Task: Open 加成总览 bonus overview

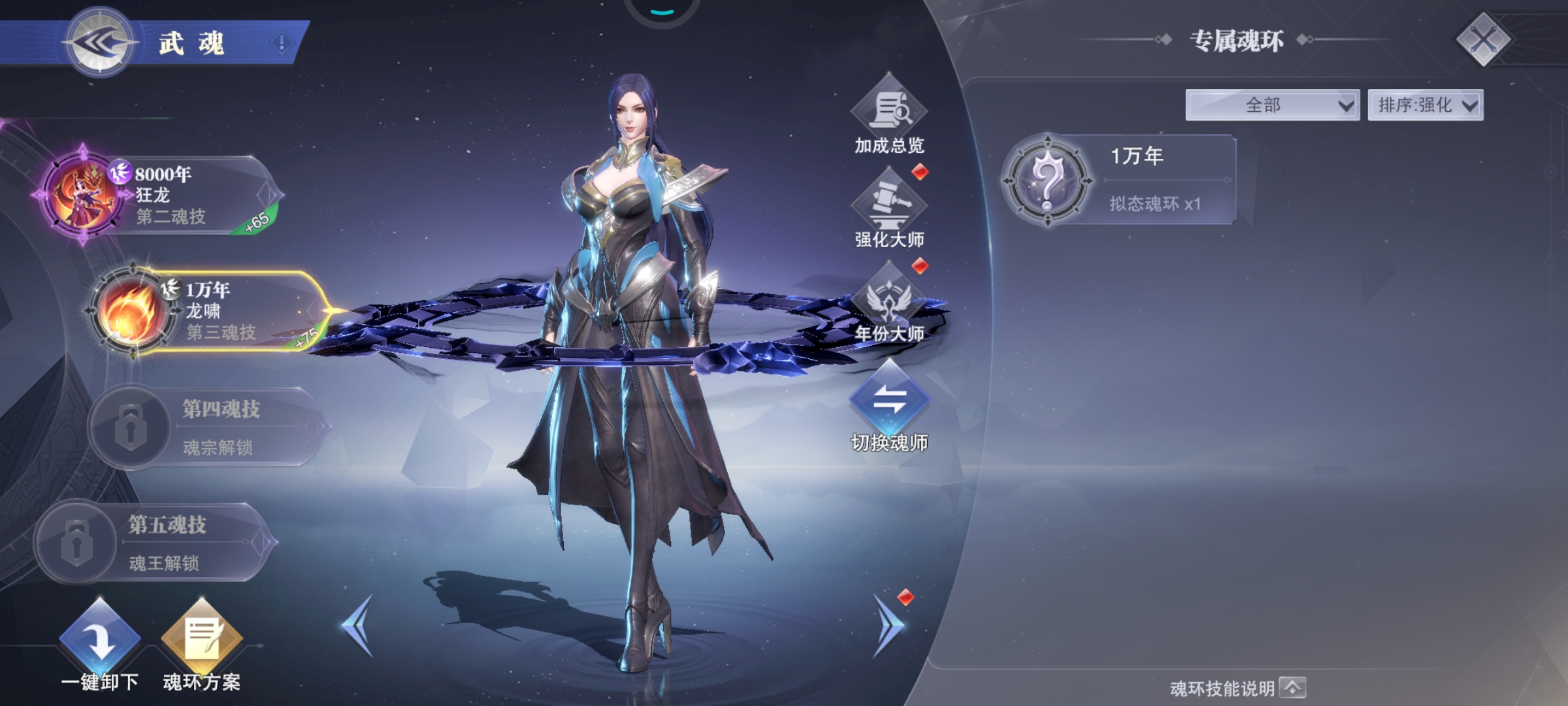Action: tap(889, 116)
